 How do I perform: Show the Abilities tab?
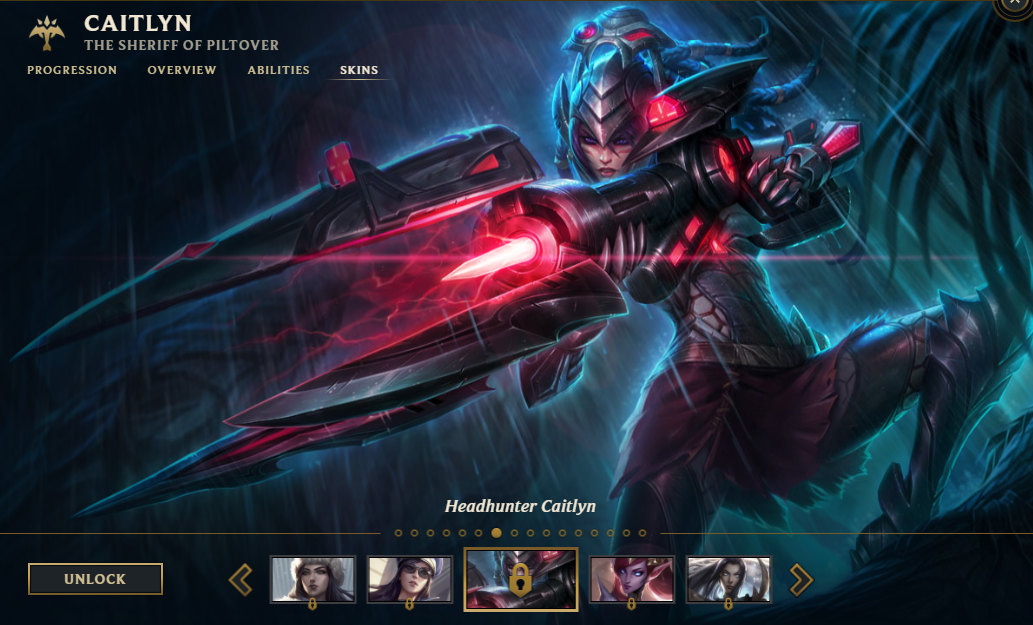pos(279,70)
